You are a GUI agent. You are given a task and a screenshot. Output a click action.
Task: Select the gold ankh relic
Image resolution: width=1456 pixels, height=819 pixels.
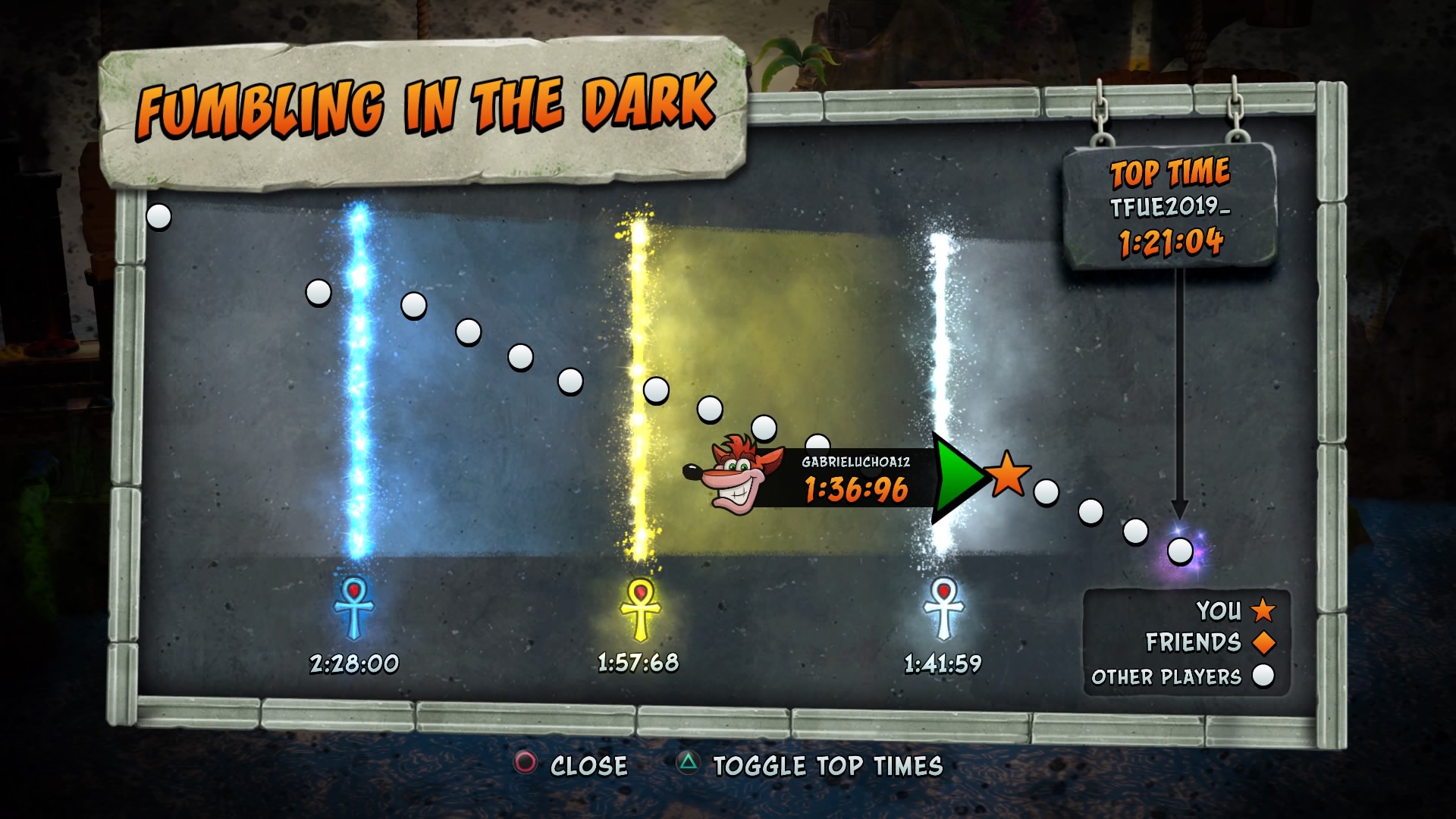click(x=640, y=608)
